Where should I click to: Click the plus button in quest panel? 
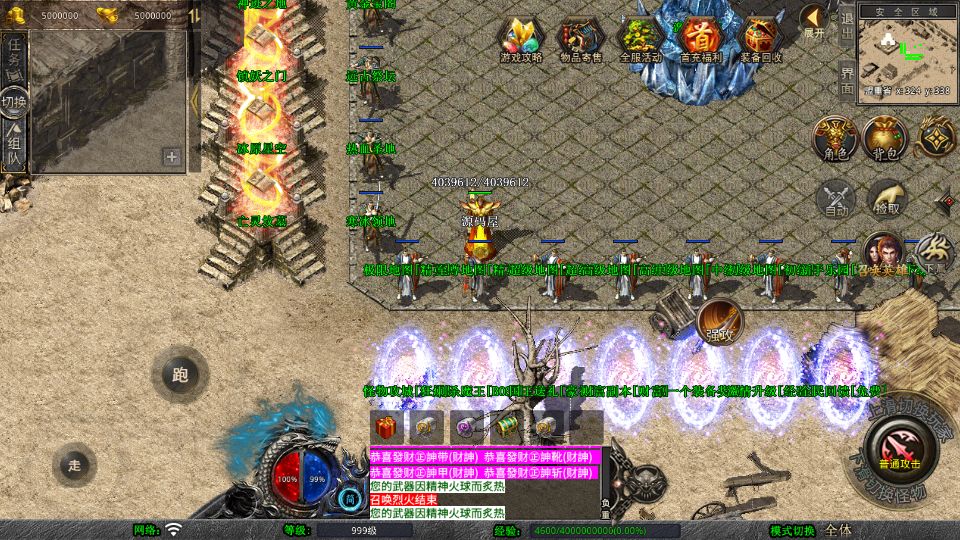point(172,156)
